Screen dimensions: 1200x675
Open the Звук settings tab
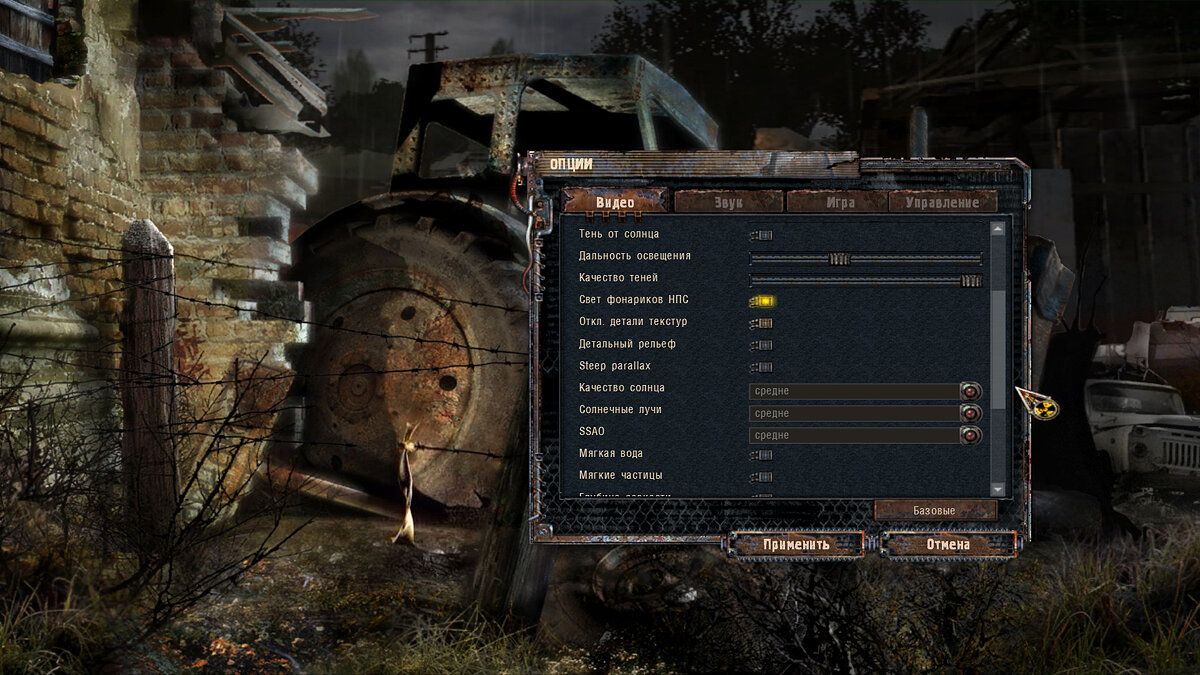(x=728, y=202)
